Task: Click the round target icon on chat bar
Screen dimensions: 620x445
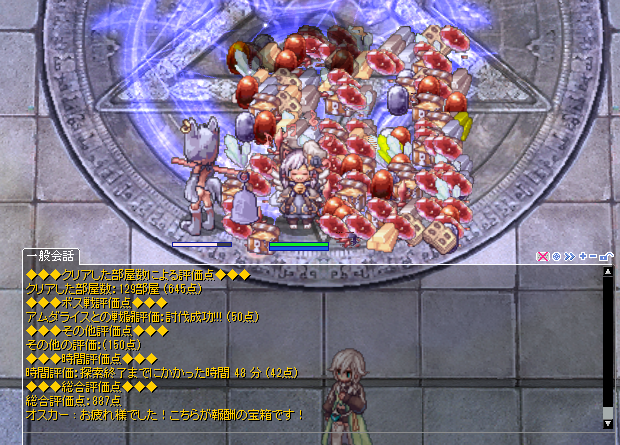Action: click(x=556, y=257)
